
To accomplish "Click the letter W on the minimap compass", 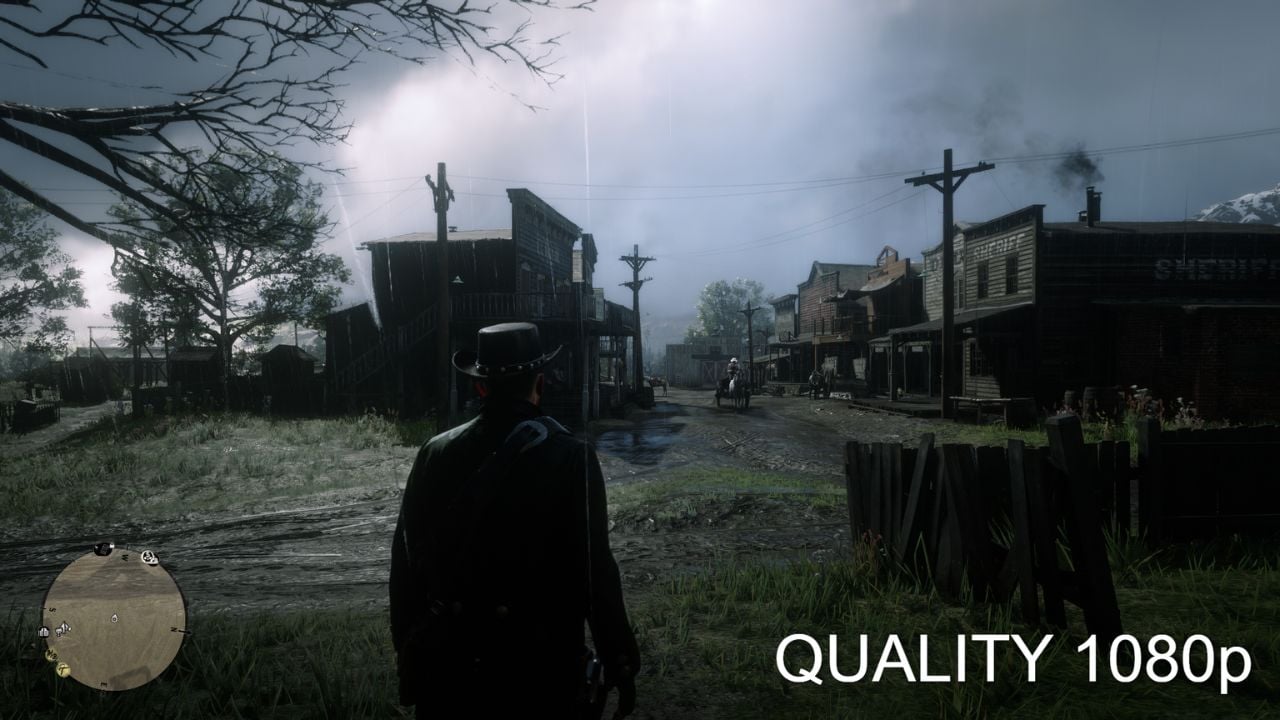I will click(x=125, y=556).
